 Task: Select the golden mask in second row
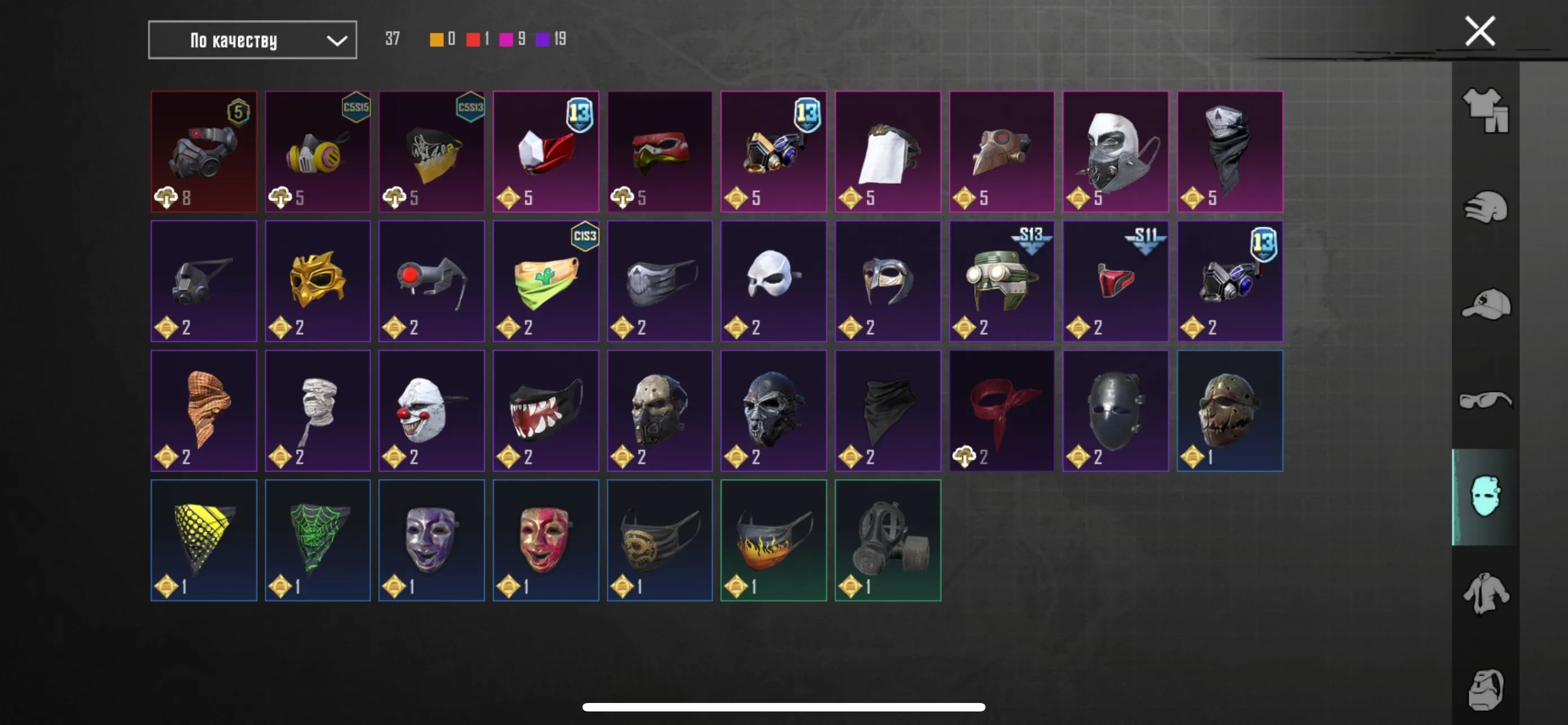tap(318, 280)
